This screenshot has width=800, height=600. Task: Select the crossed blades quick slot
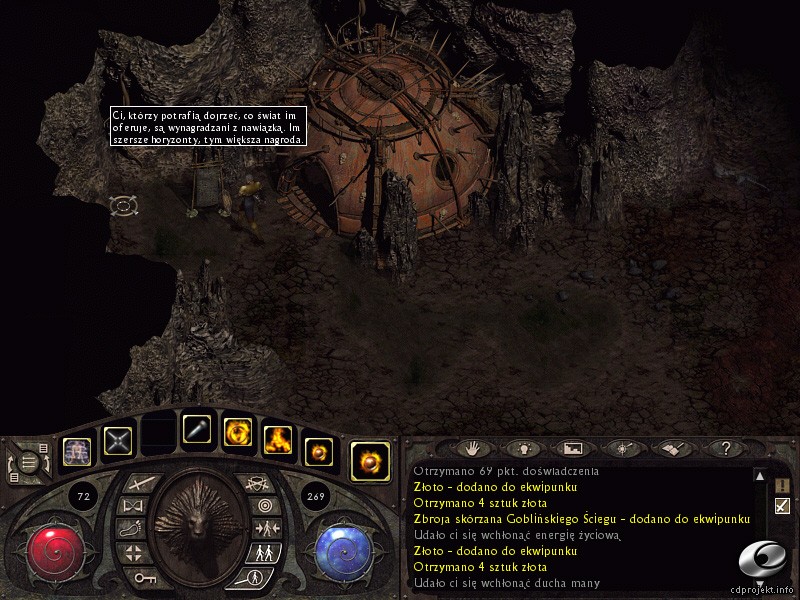click(118, 440)
